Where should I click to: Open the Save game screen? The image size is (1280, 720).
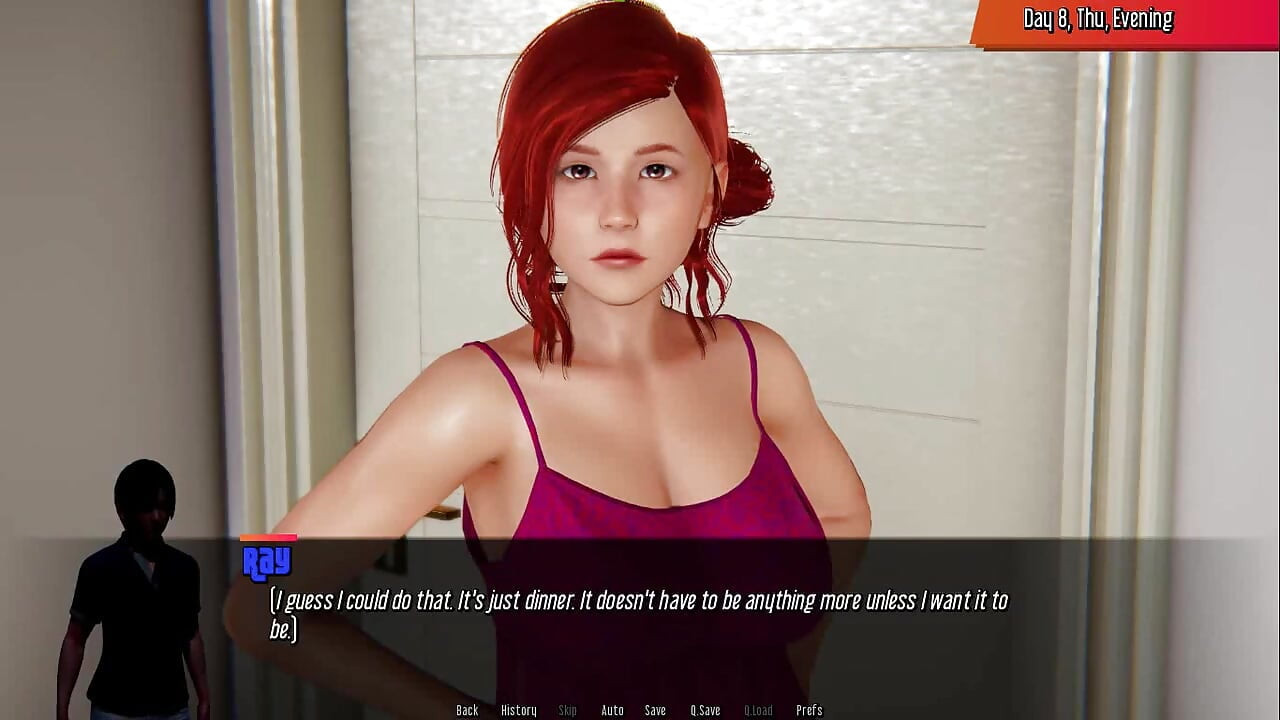coord(655,710)
